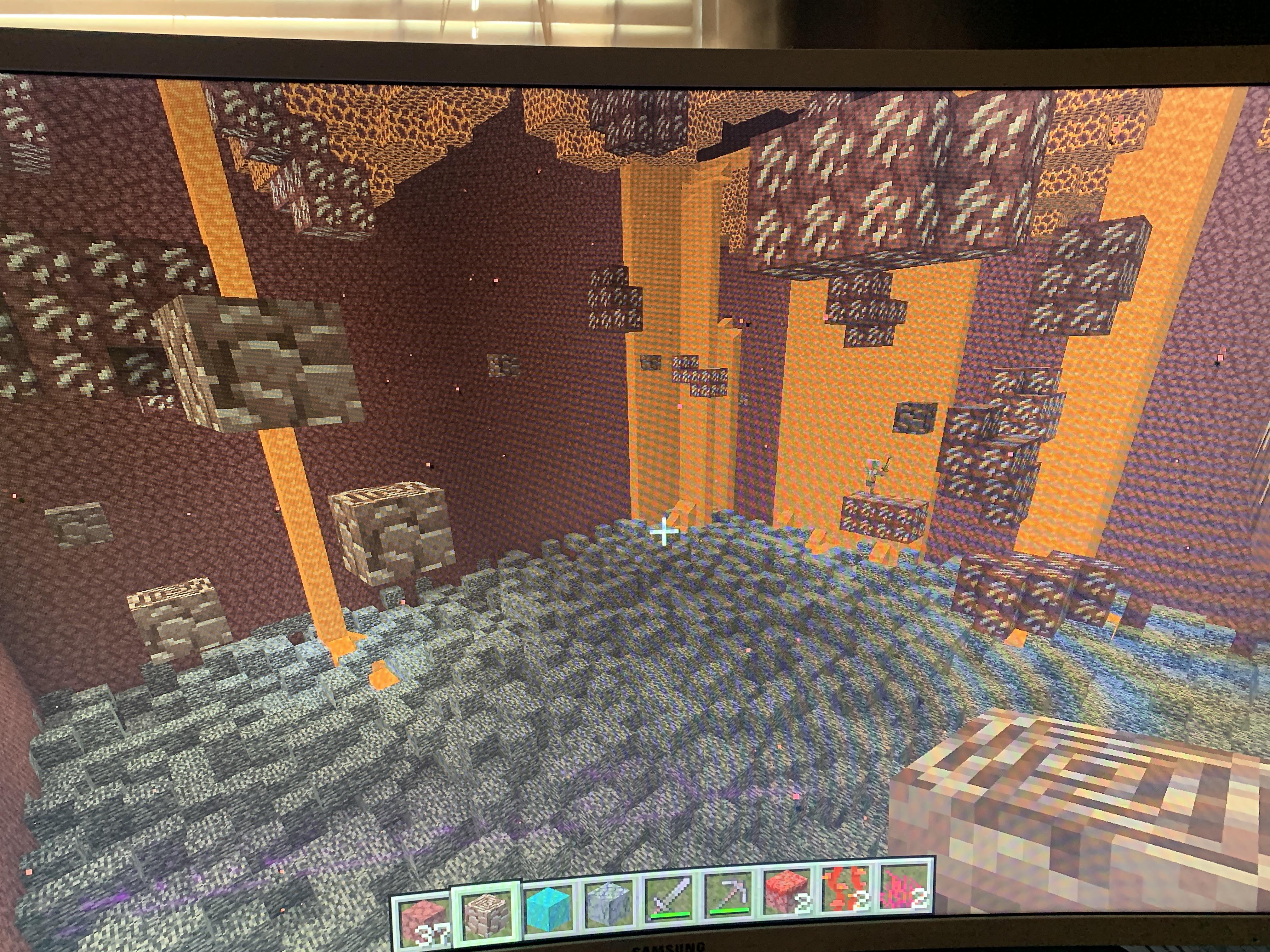Click the green durability bar under the sword
Image resolution: width=1270 pixels, height=952 pixels.
tap(670, 915)
